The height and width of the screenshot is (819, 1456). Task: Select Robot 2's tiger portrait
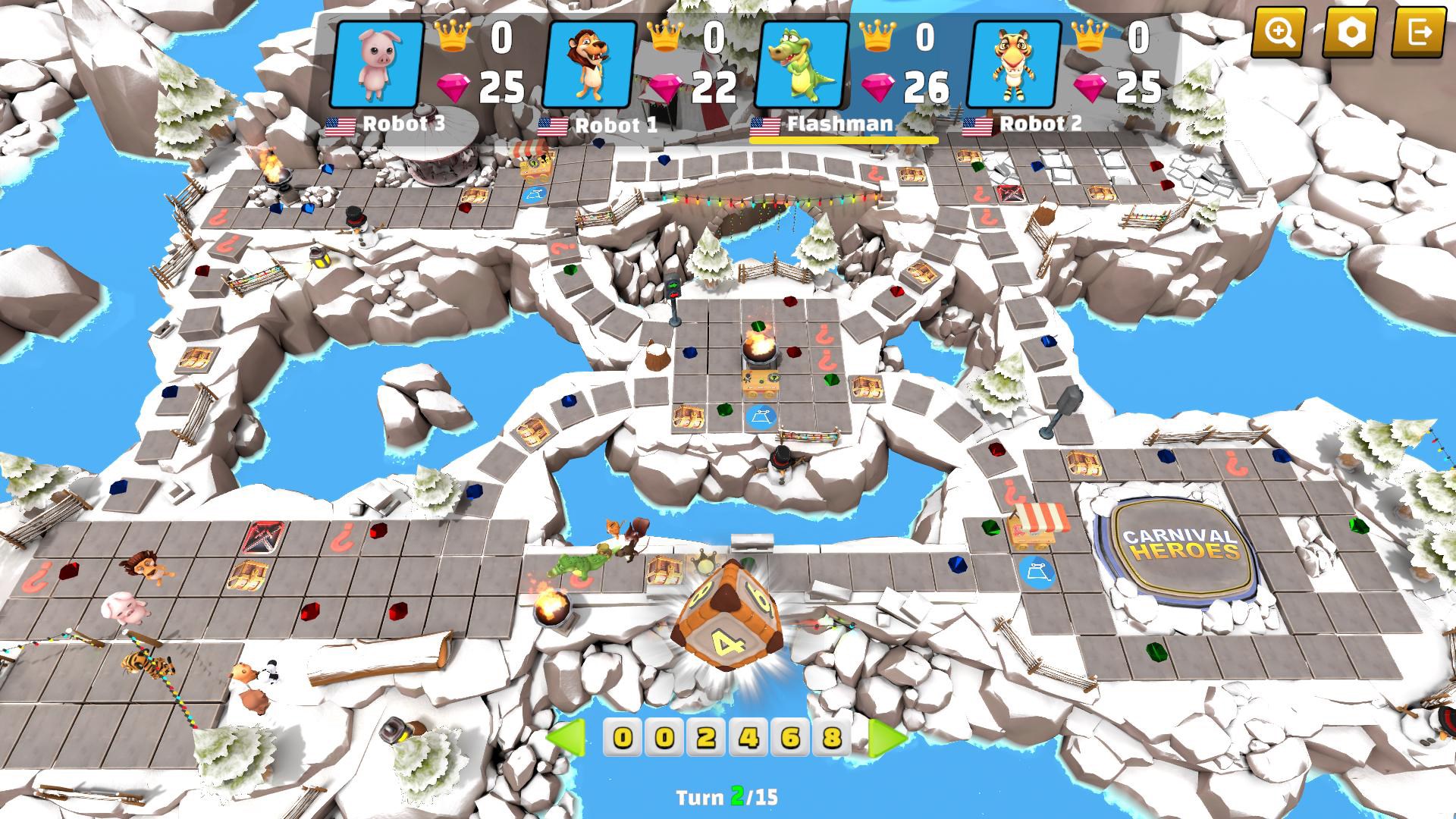coord(1015,64)
